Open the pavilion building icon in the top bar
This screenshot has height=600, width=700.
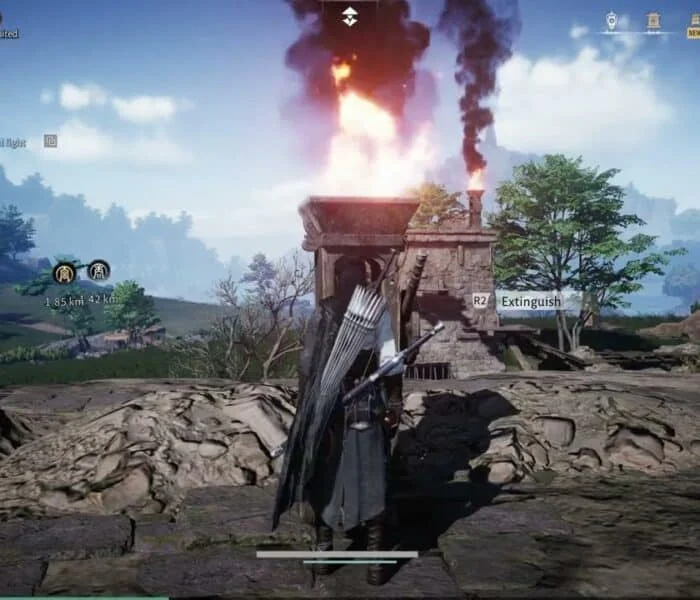(x=653, y=21)
